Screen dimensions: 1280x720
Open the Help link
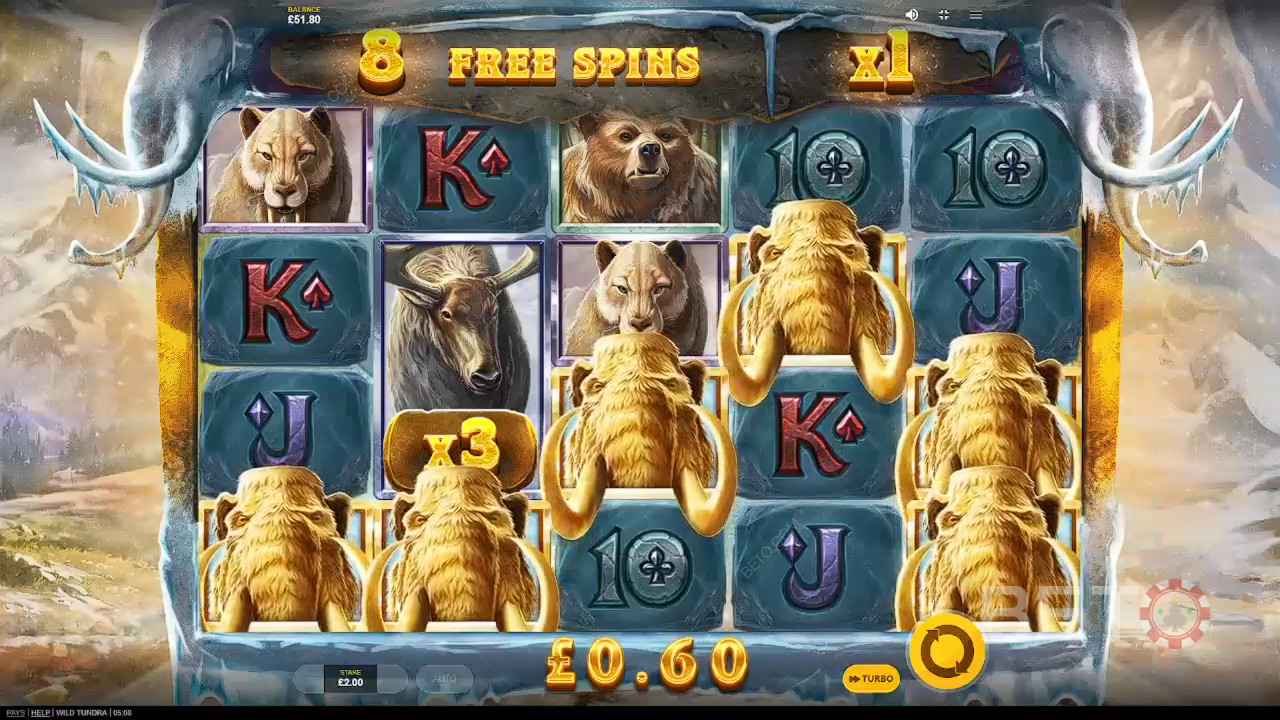[40, 713]
